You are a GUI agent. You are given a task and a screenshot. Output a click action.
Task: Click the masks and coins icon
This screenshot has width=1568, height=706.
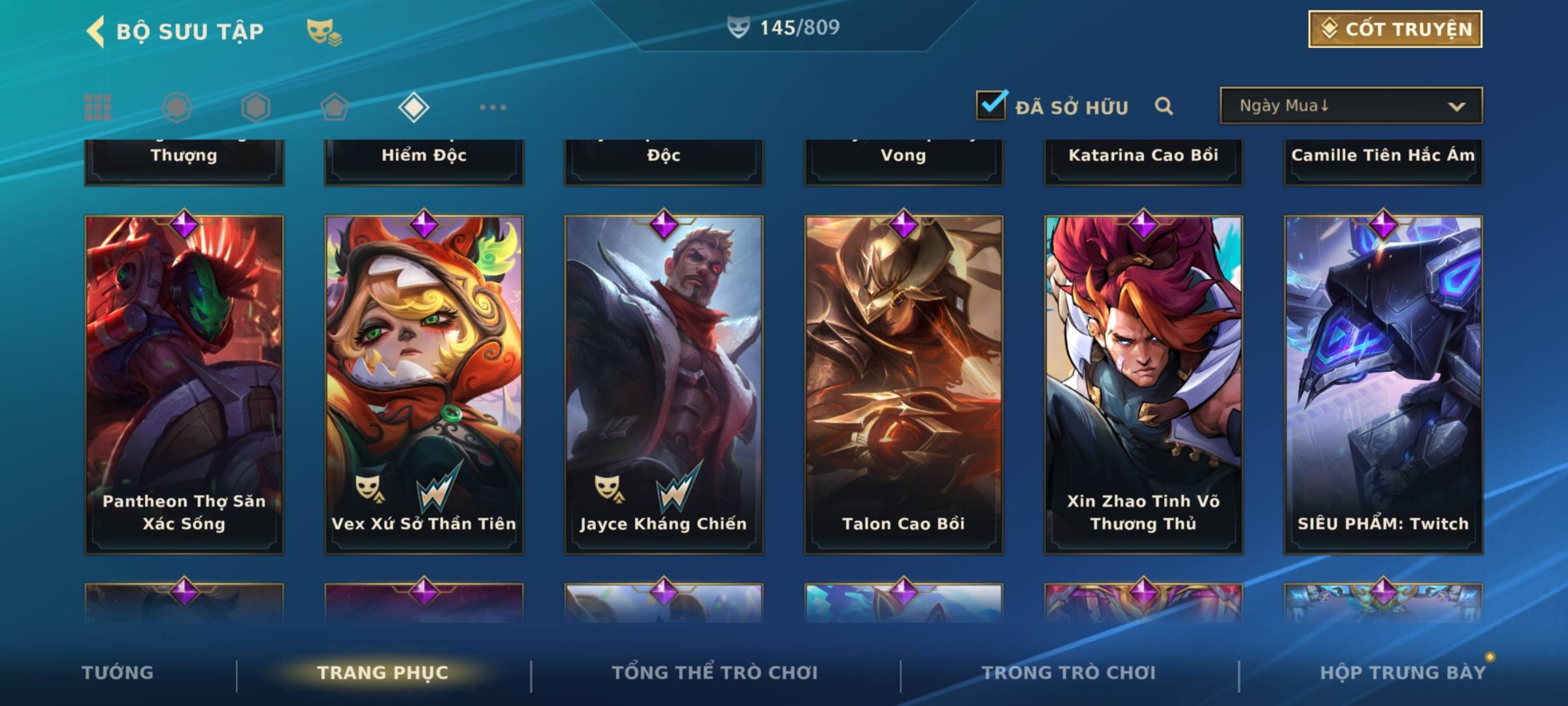pos(324,32)
